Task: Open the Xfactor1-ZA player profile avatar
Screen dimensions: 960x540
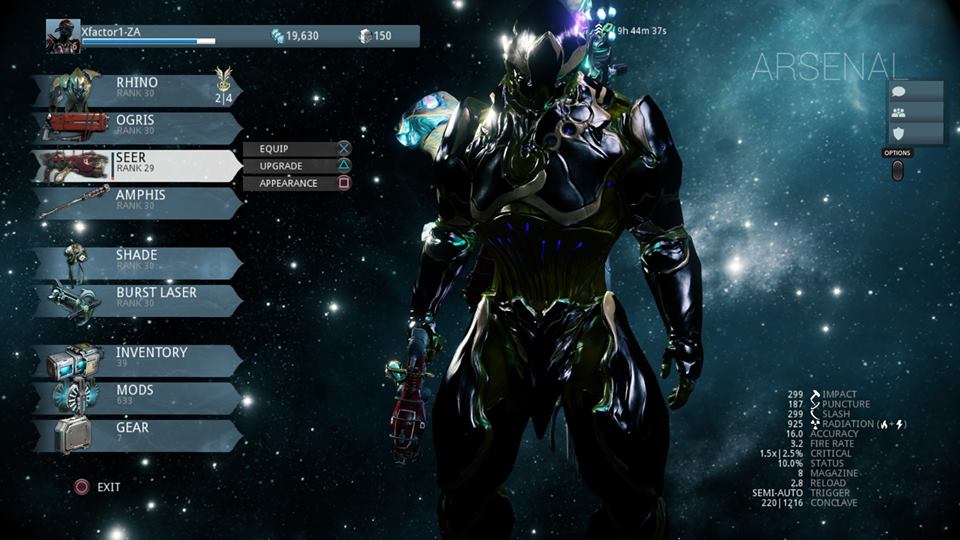Action: point(63,37)
